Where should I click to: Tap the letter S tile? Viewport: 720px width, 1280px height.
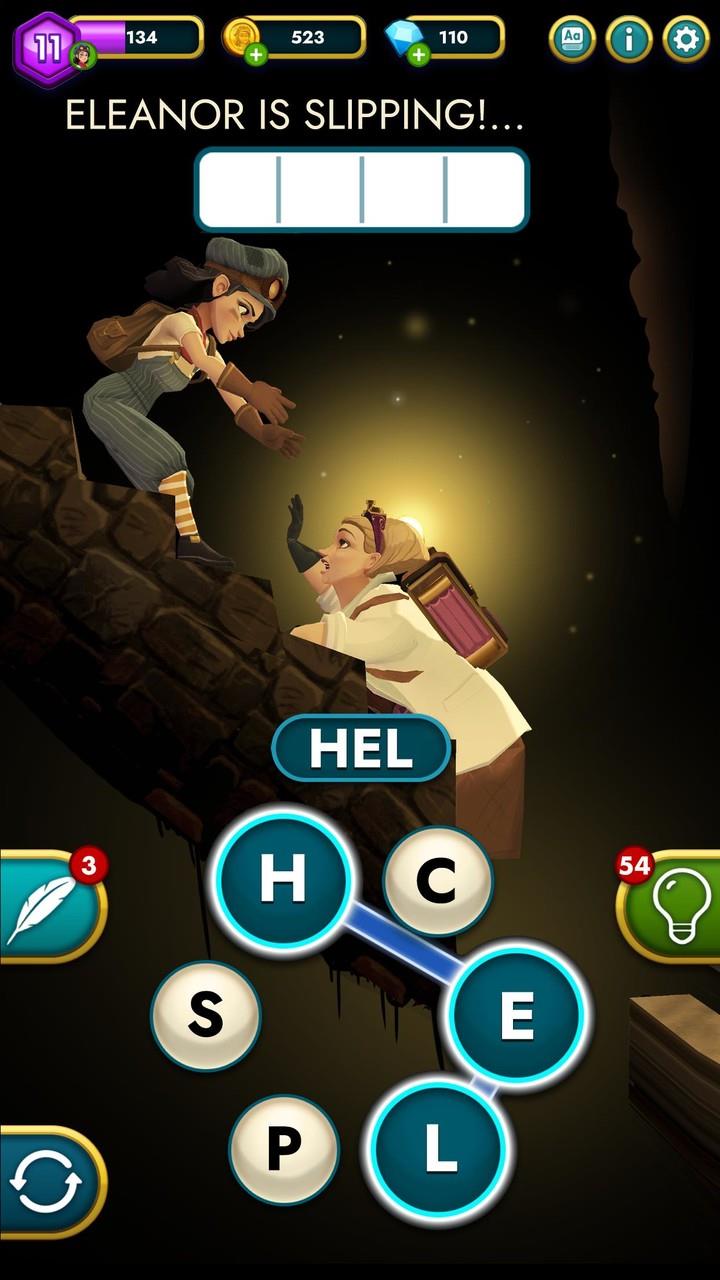click(205, 1015)
